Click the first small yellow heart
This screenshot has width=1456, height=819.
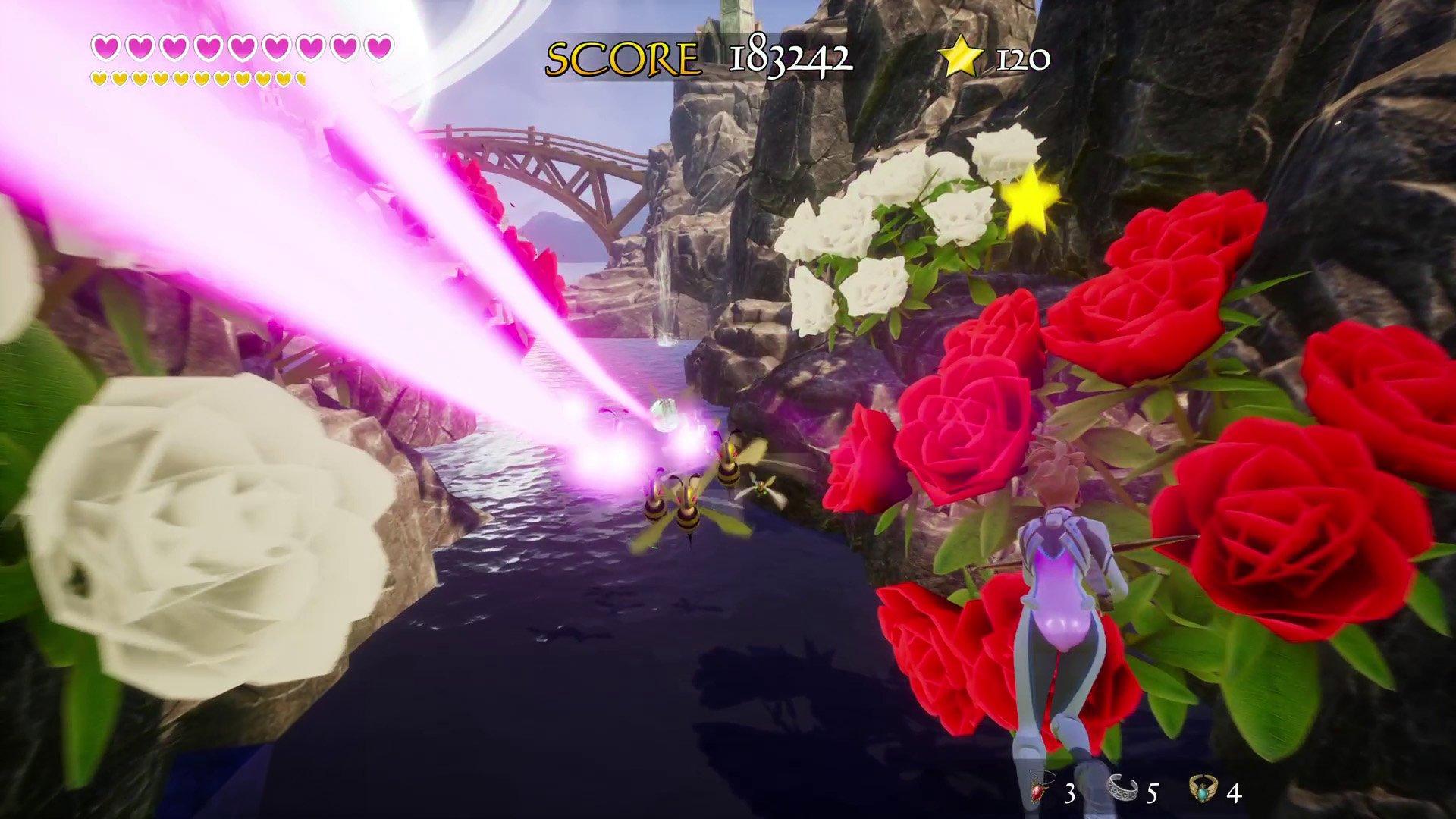tap(99, 77)
